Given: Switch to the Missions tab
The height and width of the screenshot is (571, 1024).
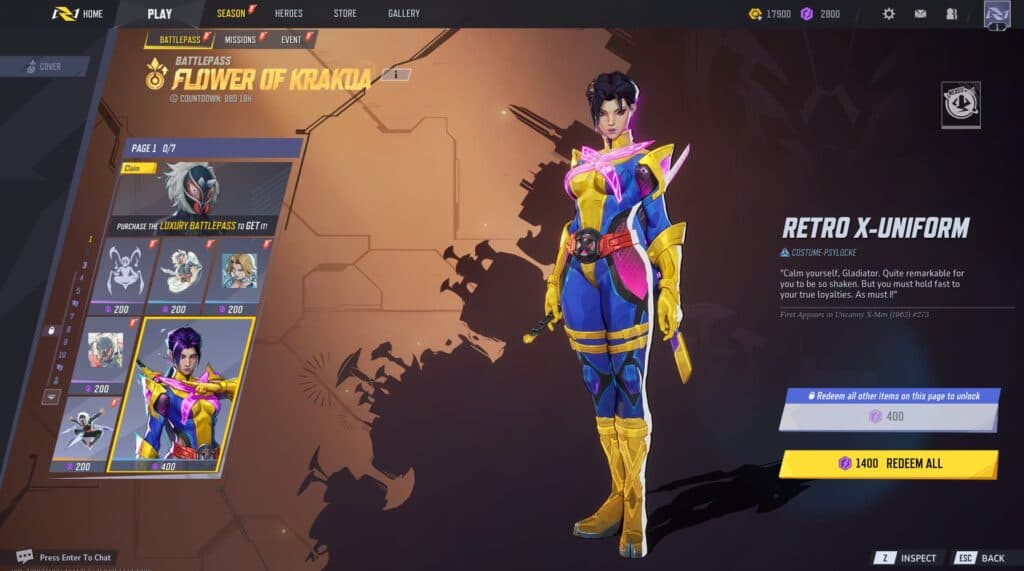Looking at the screenshot, I should 241,40.
